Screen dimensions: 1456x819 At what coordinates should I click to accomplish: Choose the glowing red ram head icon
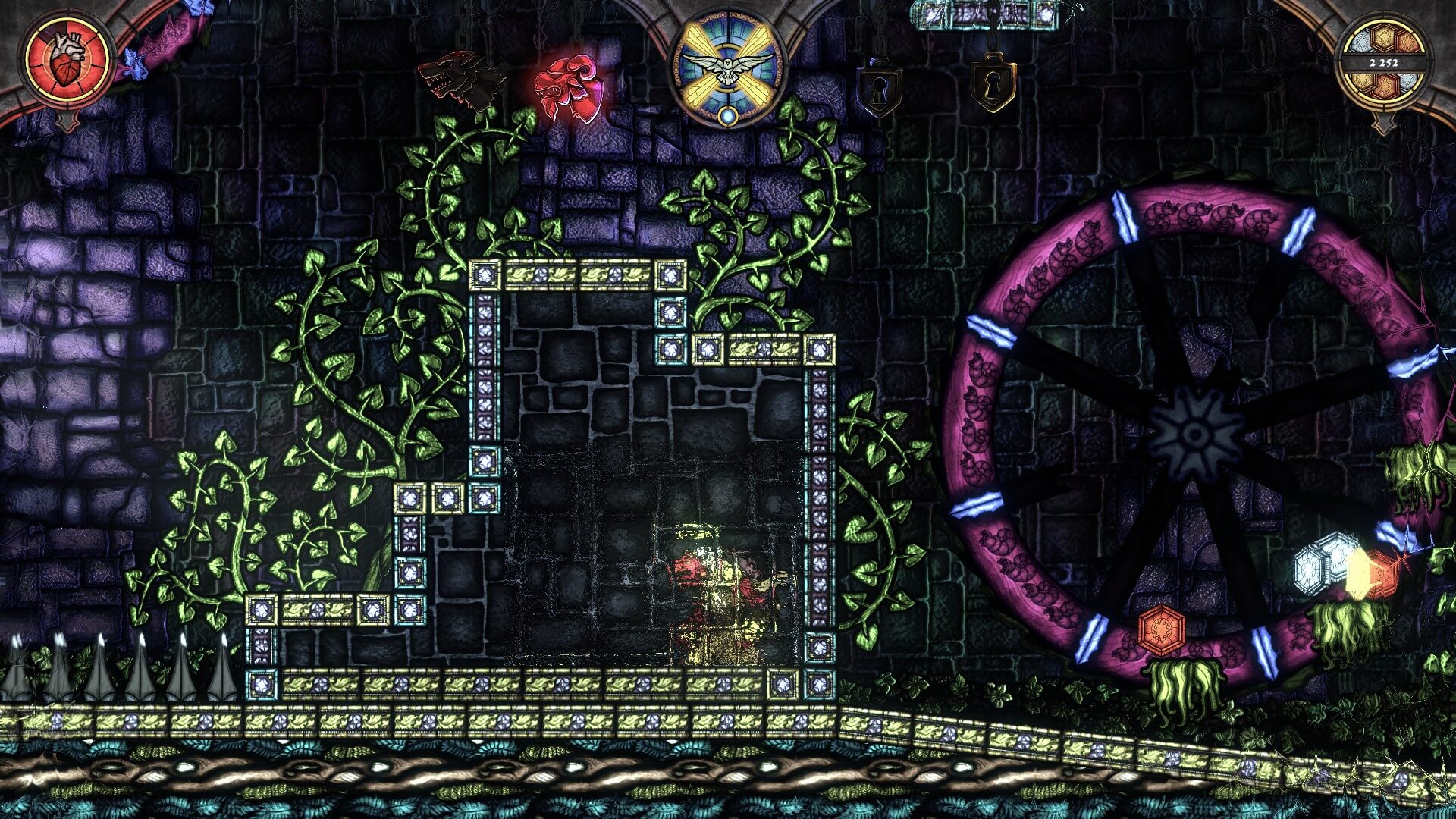click(x=570, y=87)
